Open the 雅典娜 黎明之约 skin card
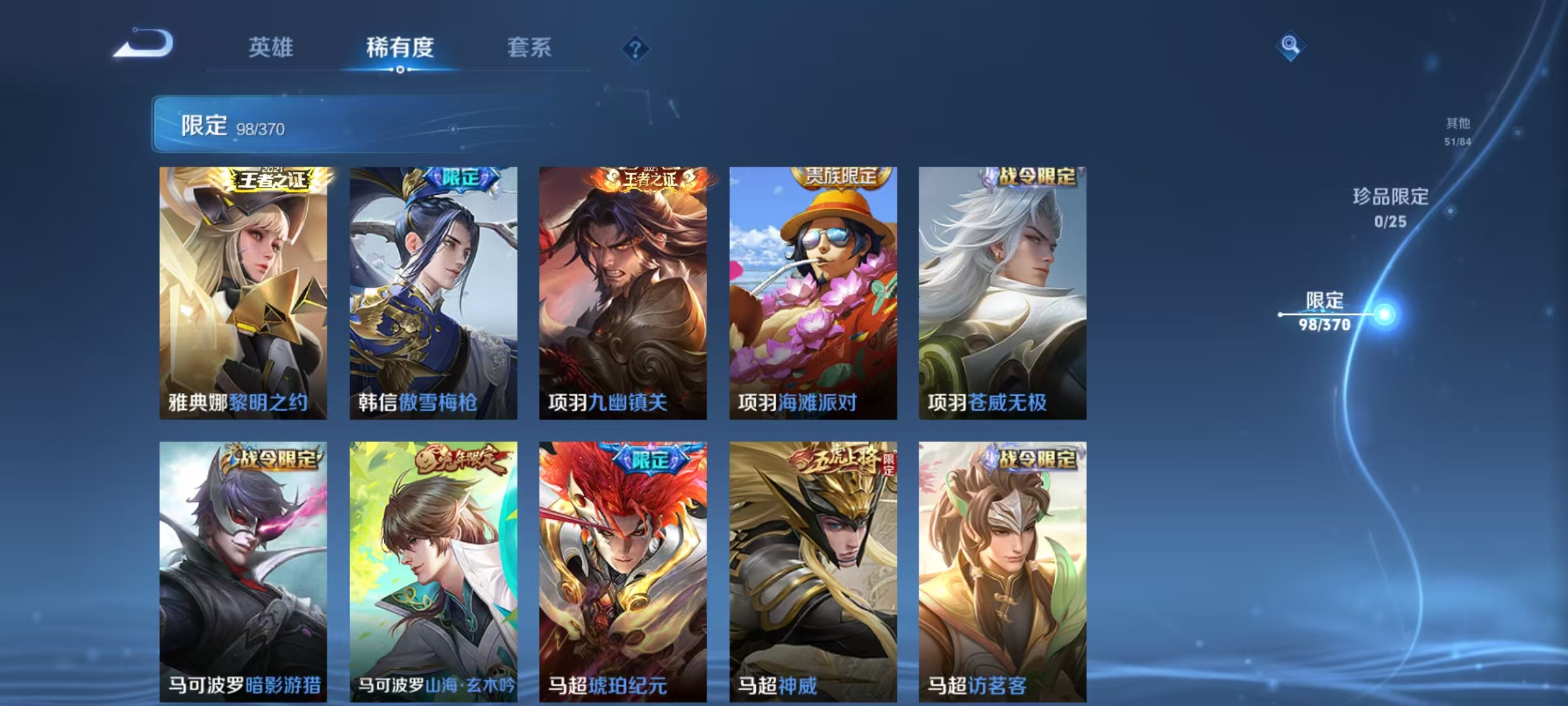This screenshot has height=706, width=1568. (242, 288)
